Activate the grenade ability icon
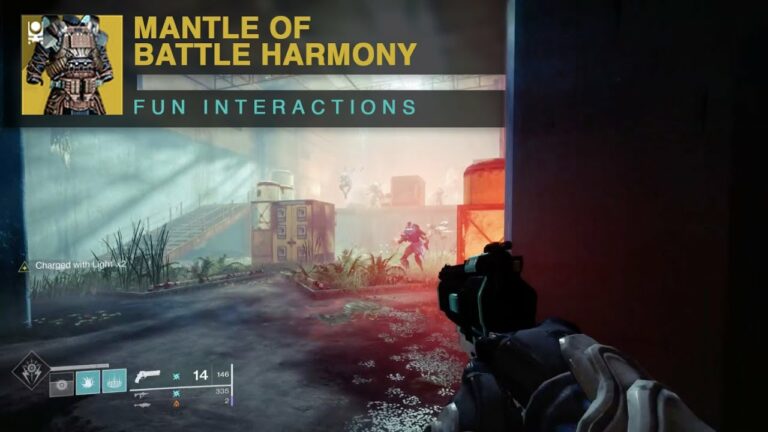This screenshot has width=768, height=432. (x=62, y=380)
